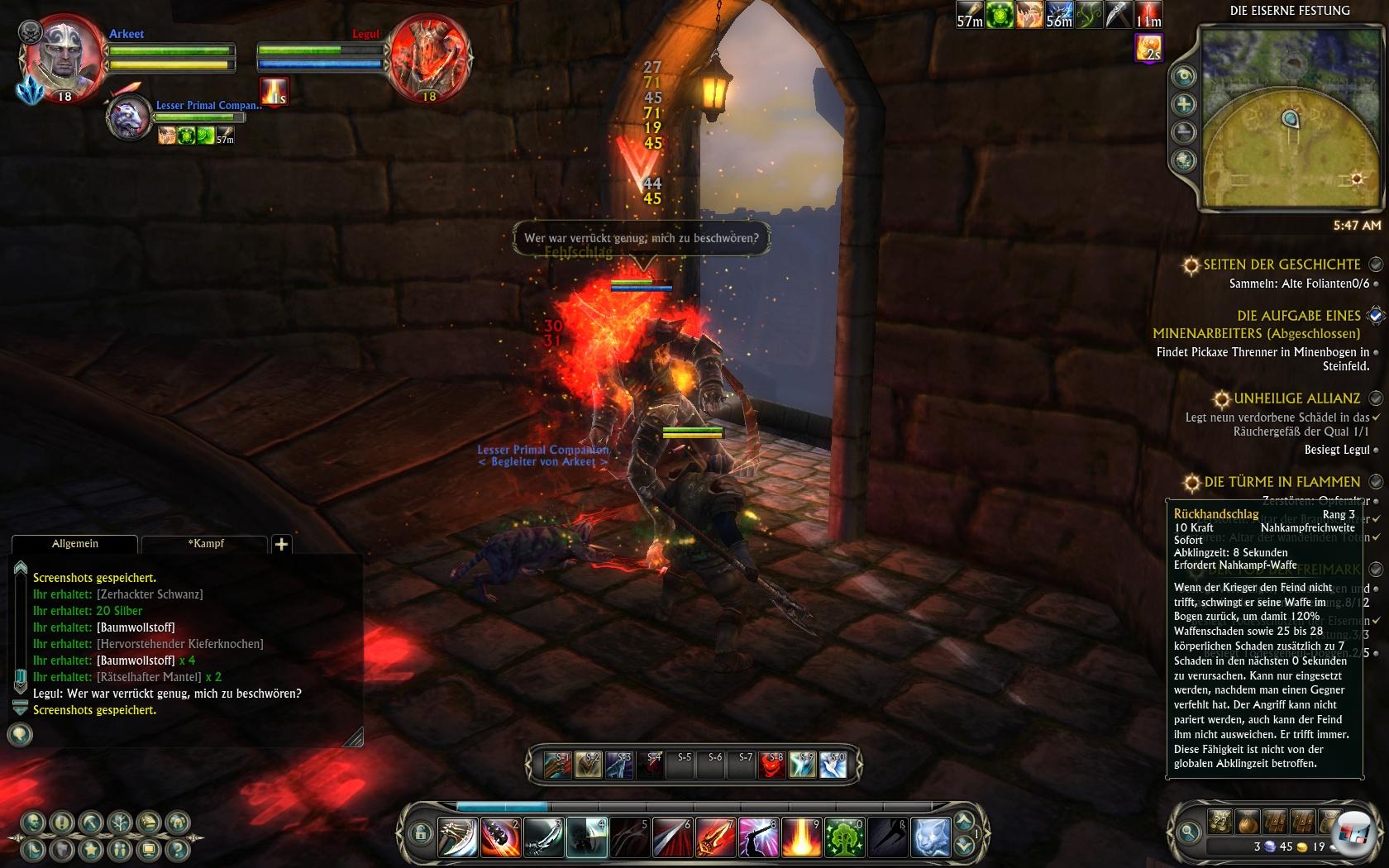Open the quest log exclamation mark button
The width and height of the screenshot is (1389, 868).
[62, 823]
